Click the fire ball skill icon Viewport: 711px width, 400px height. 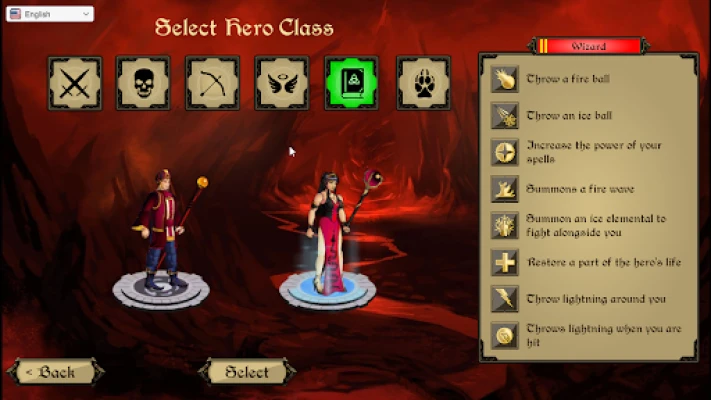[504, 80]
